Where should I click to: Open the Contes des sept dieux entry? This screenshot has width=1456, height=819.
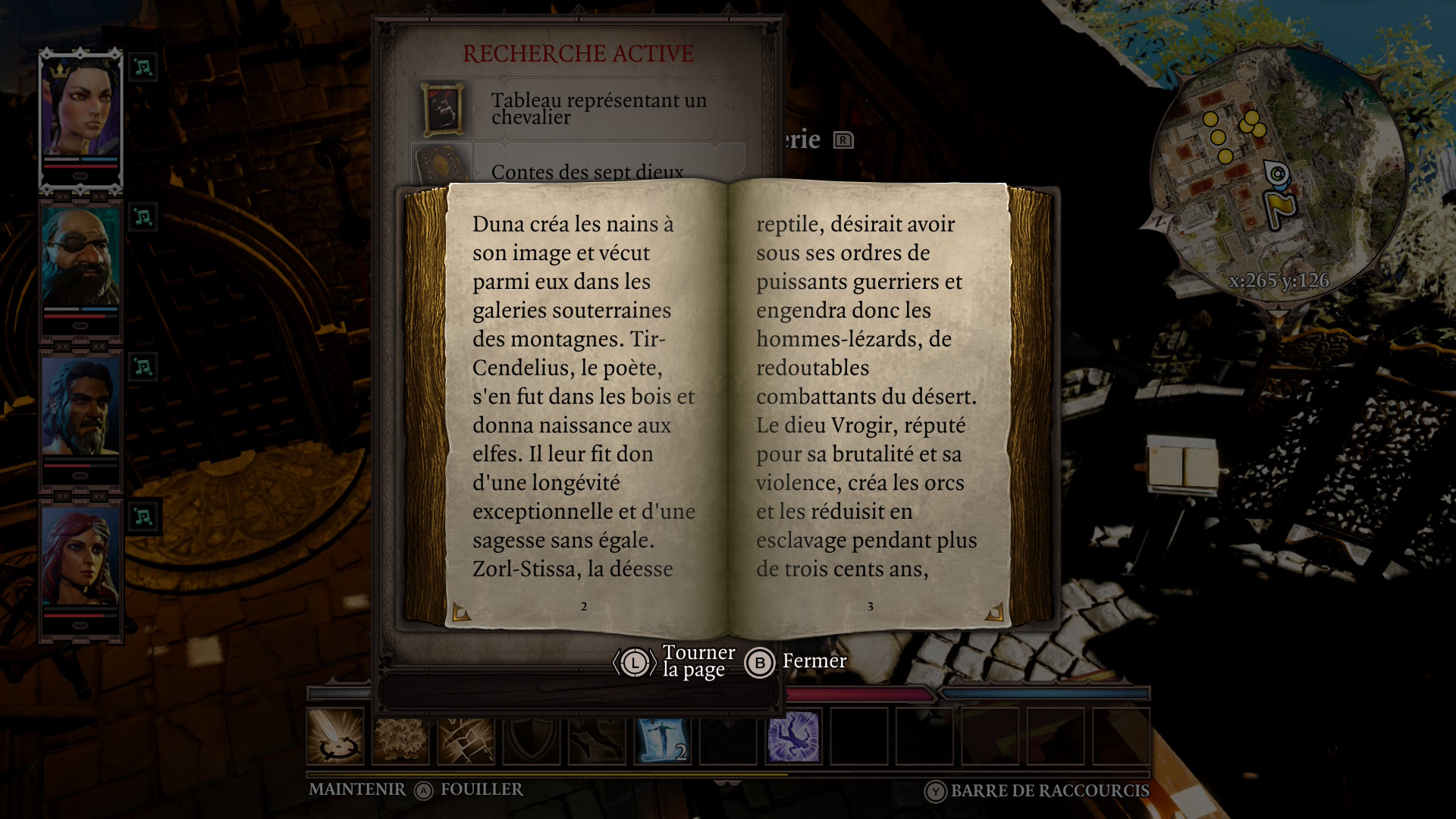click(587, 171)
